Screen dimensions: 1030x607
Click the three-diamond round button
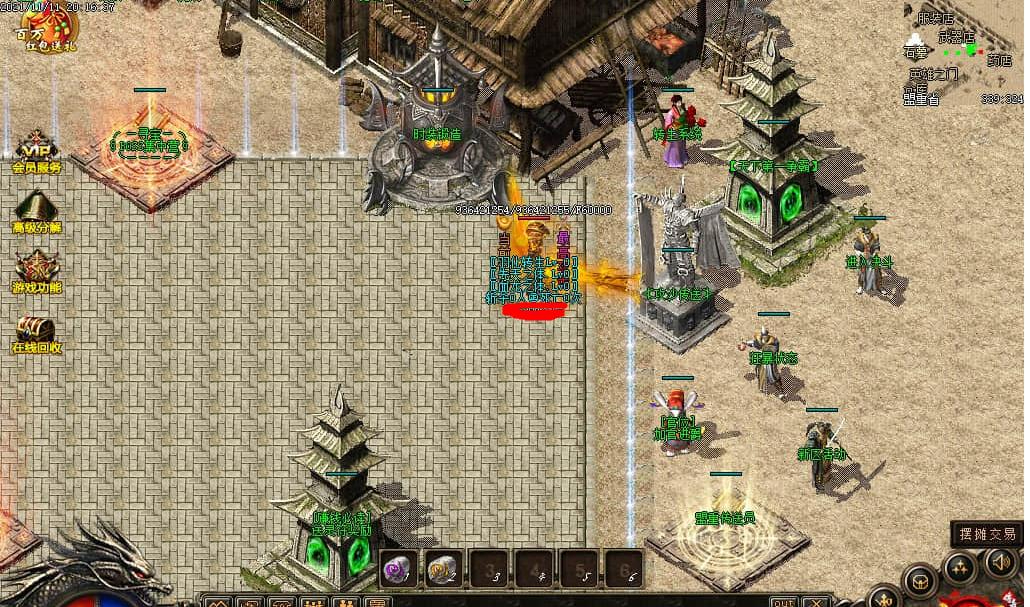pos(960,568)
